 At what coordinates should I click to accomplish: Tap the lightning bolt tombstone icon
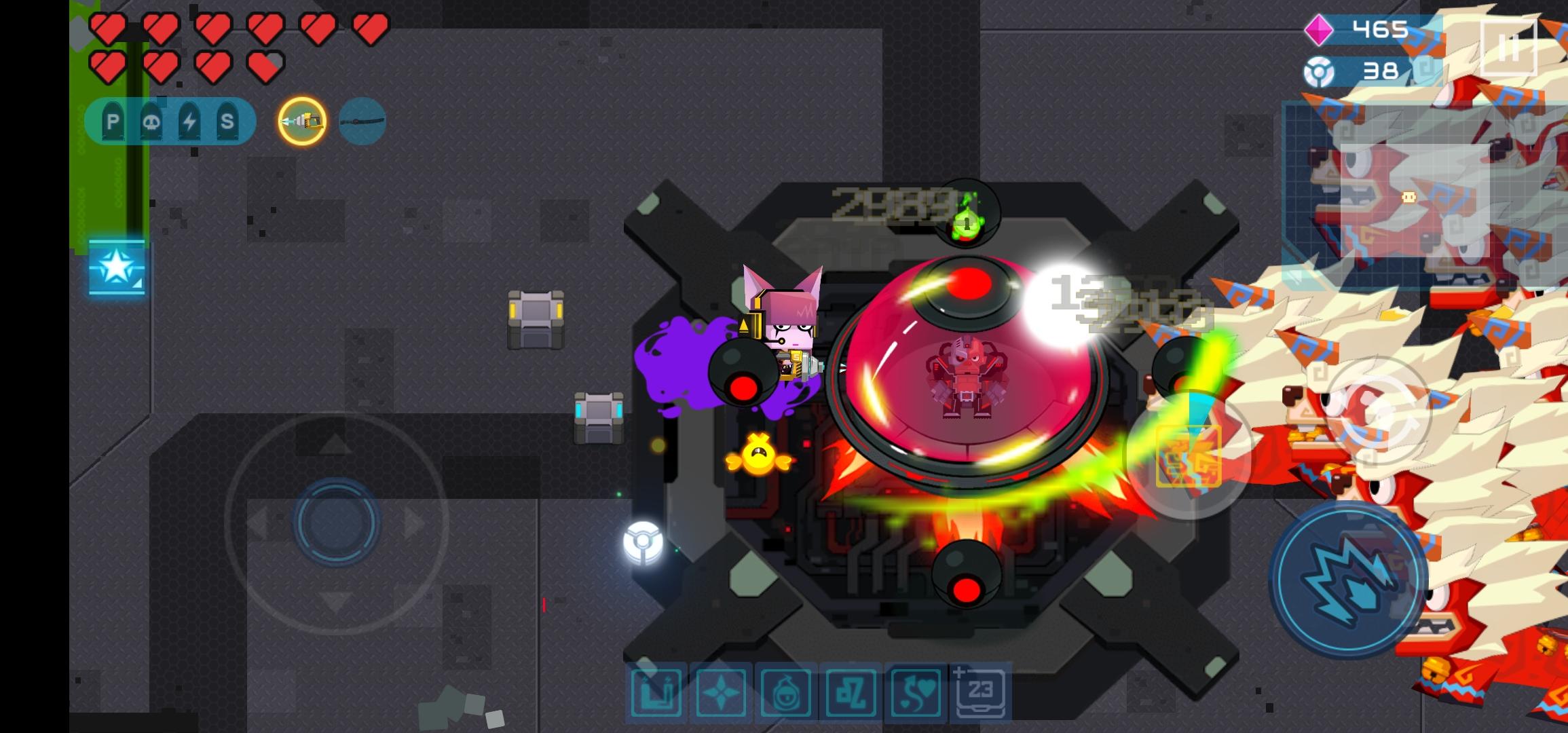click(x=191, y=121)
